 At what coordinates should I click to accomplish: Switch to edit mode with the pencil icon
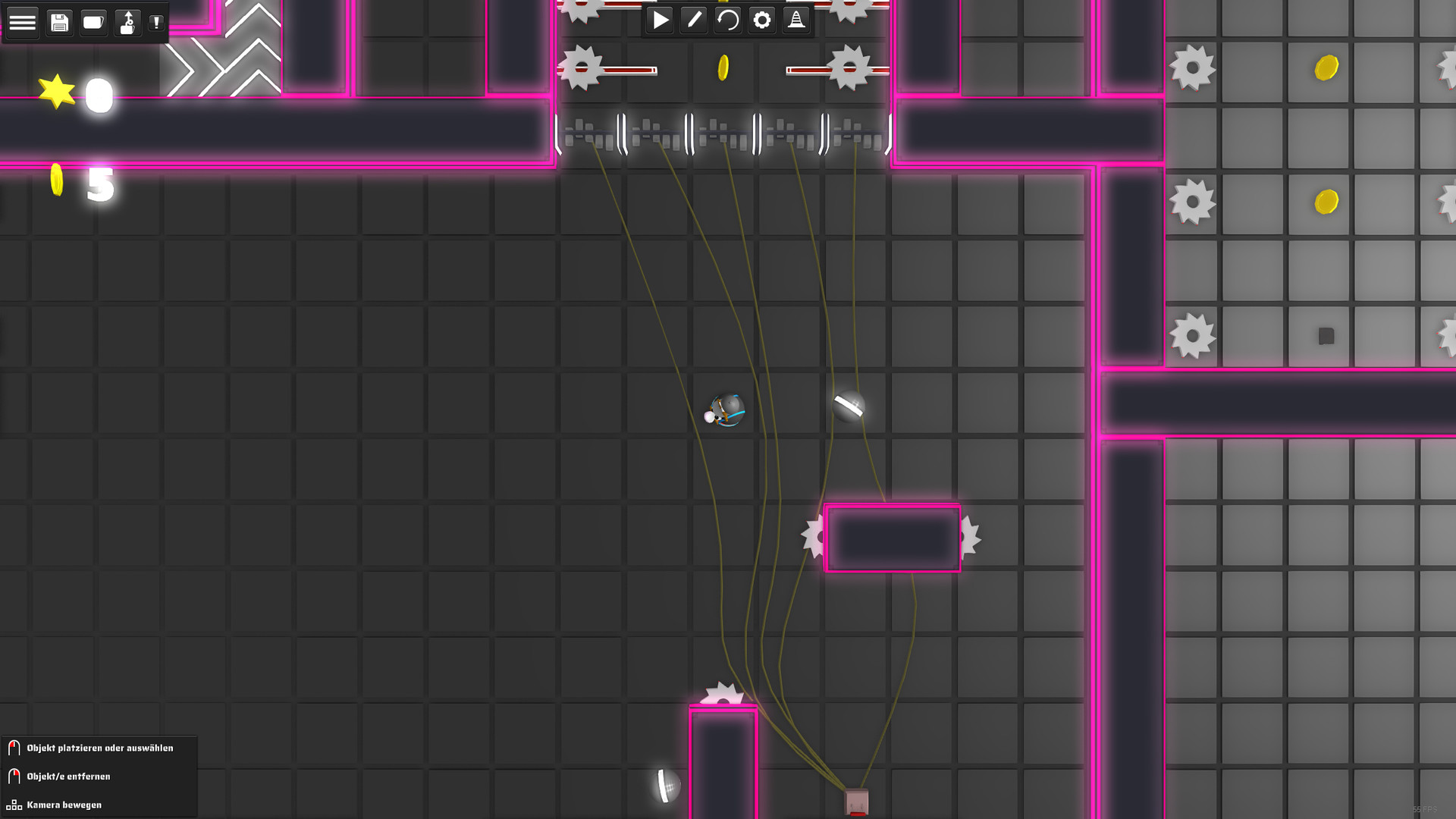(693, 20)
